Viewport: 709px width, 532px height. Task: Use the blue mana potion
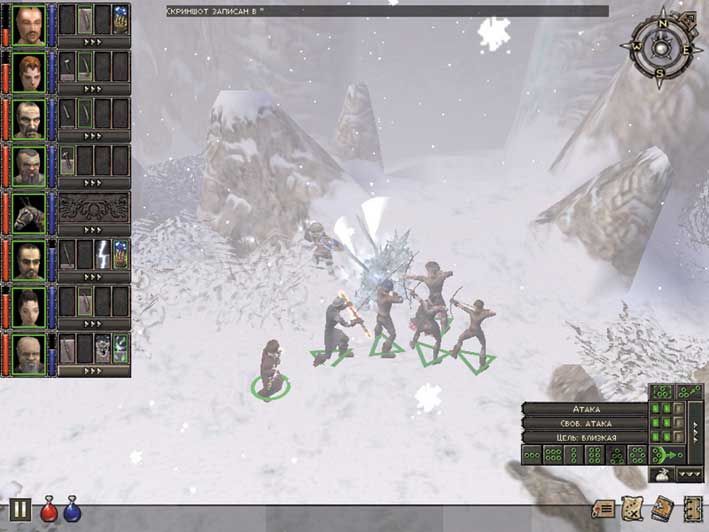point(72,511)
